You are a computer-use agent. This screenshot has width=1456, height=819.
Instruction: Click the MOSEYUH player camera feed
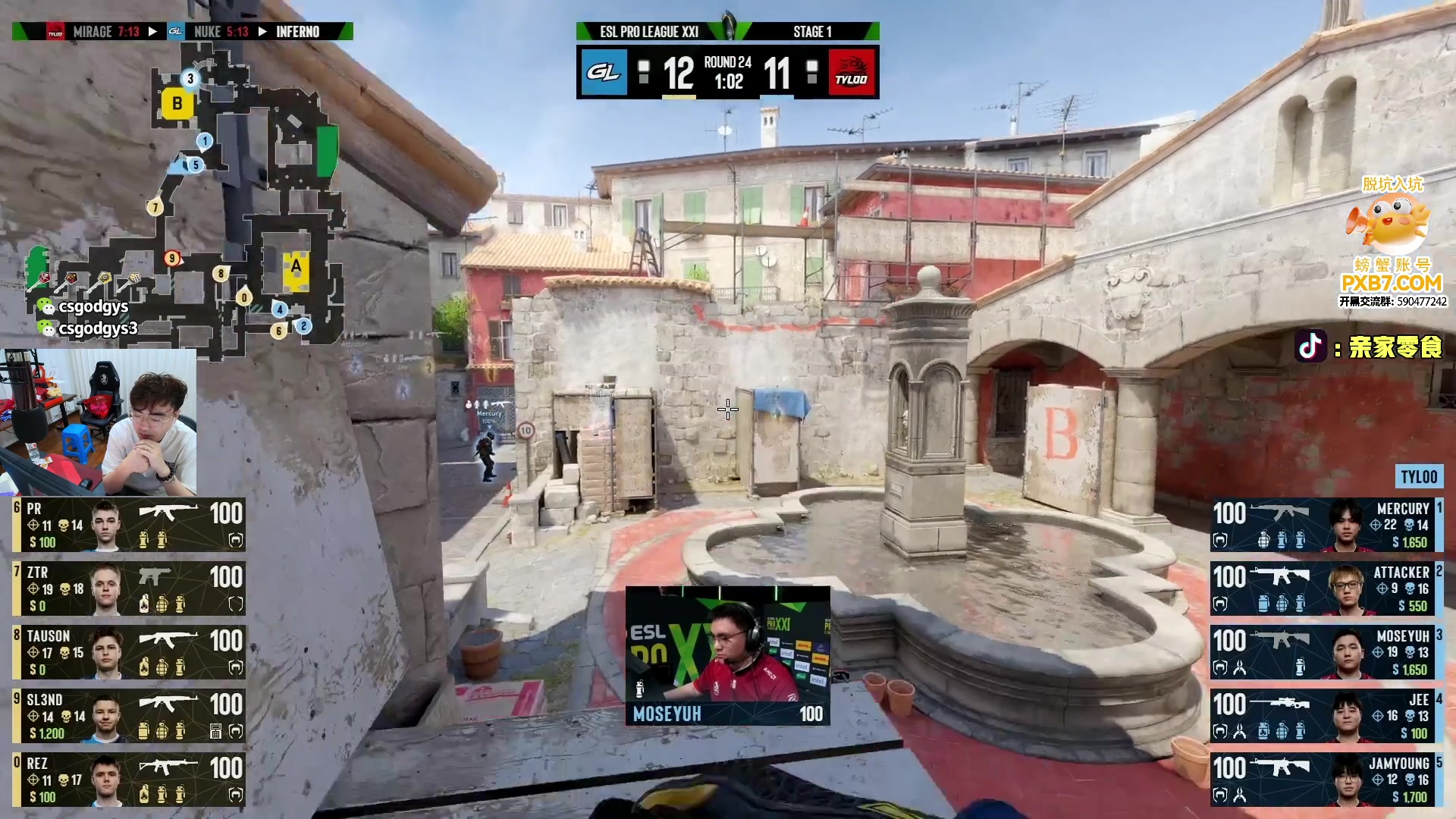click(727, 654)
